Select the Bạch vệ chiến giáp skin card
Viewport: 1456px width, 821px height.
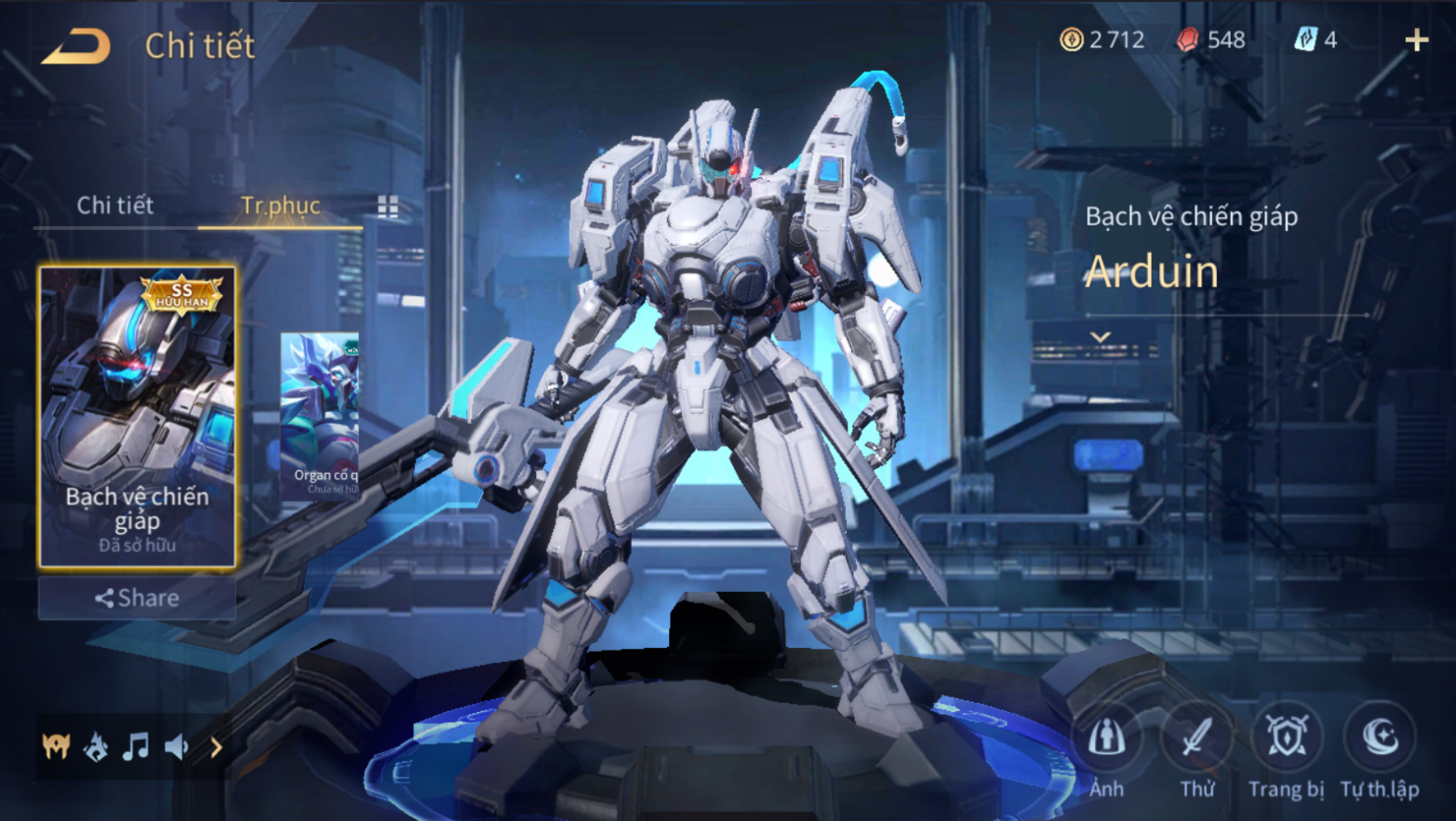(x=137, y=416)
